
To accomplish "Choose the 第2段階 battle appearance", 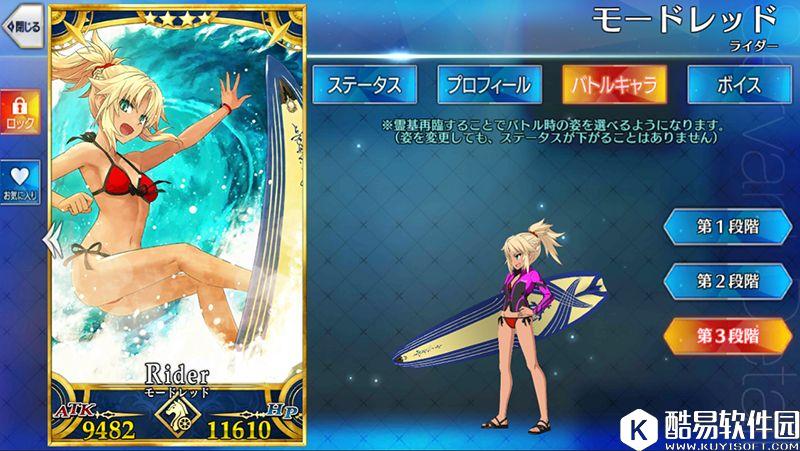I will pos(729,281).
